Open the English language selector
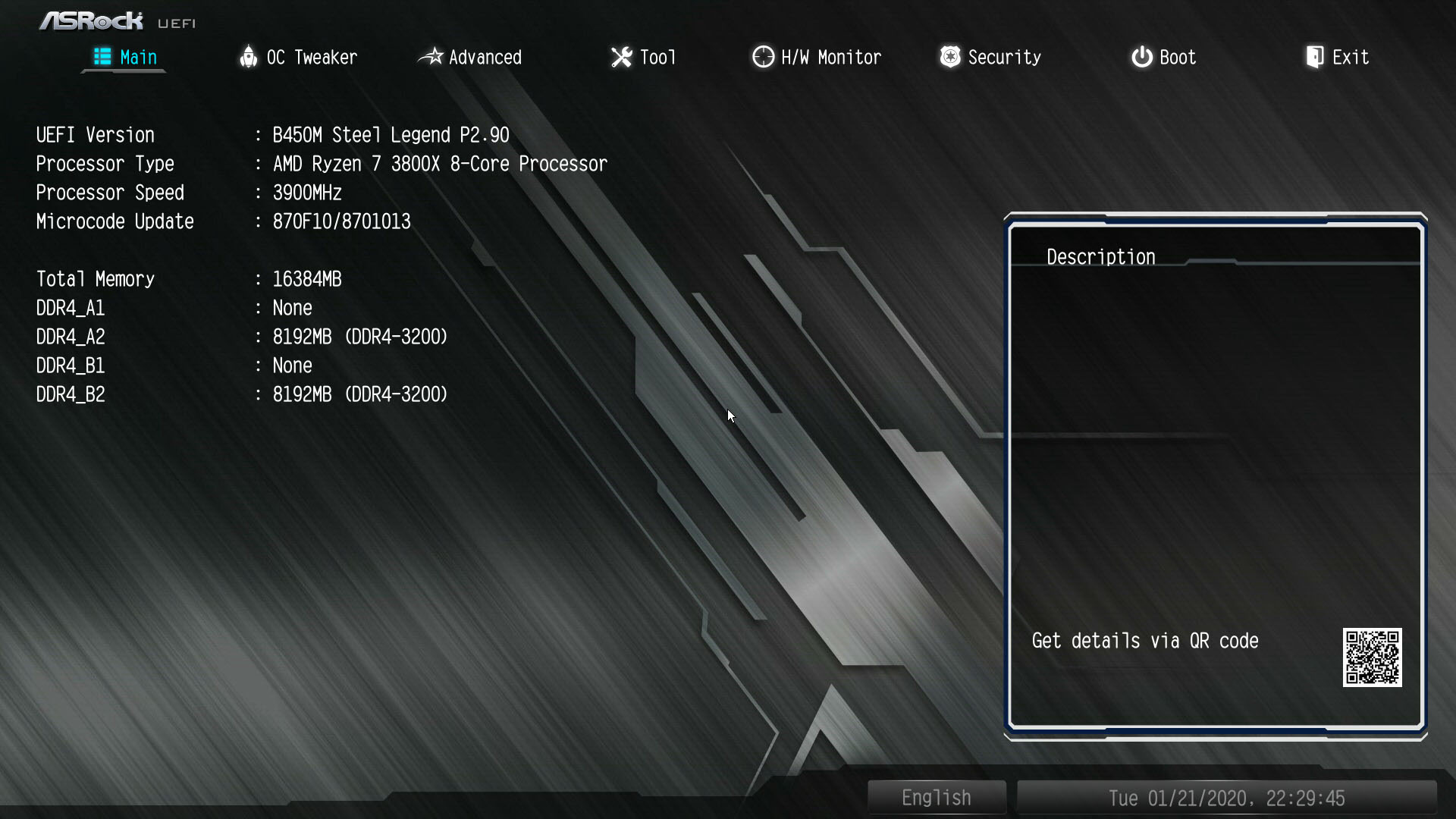Screen dimensions: 1456x819 936,797
